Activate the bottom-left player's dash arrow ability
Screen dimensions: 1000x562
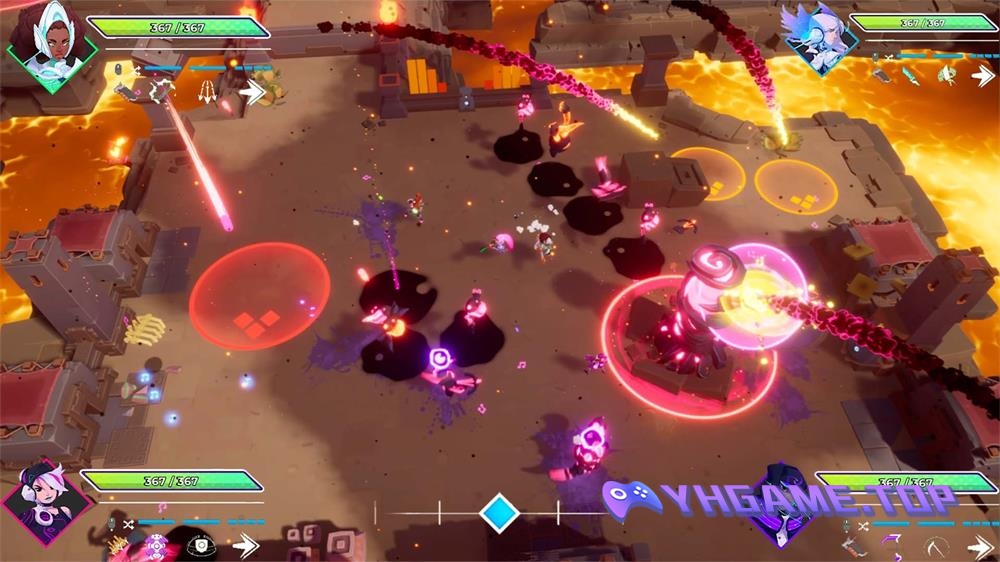(245, 545)
